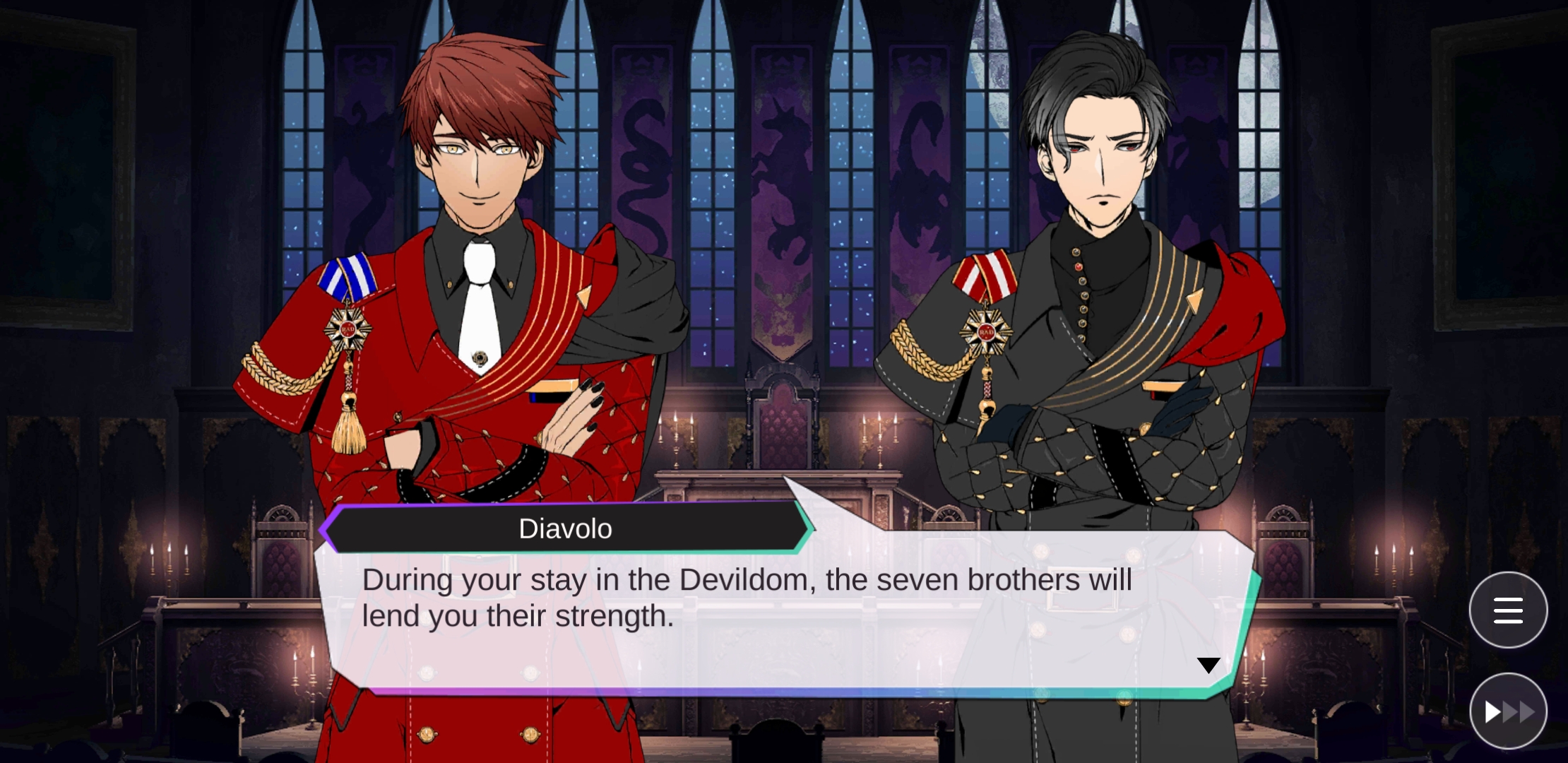Click the purple throne between the characters

coord(784,424)
